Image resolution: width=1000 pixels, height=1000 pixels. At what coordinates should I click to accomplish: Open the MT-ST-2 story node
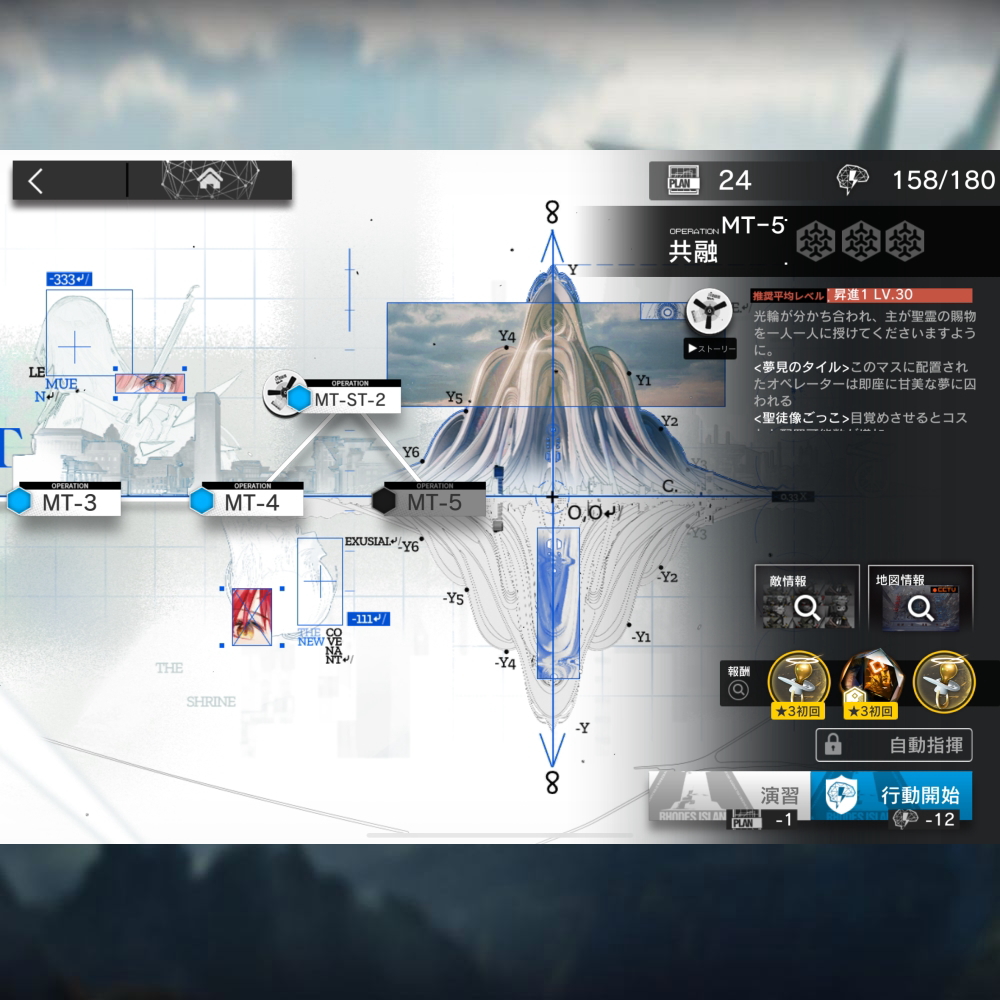[x=342, y=399]
